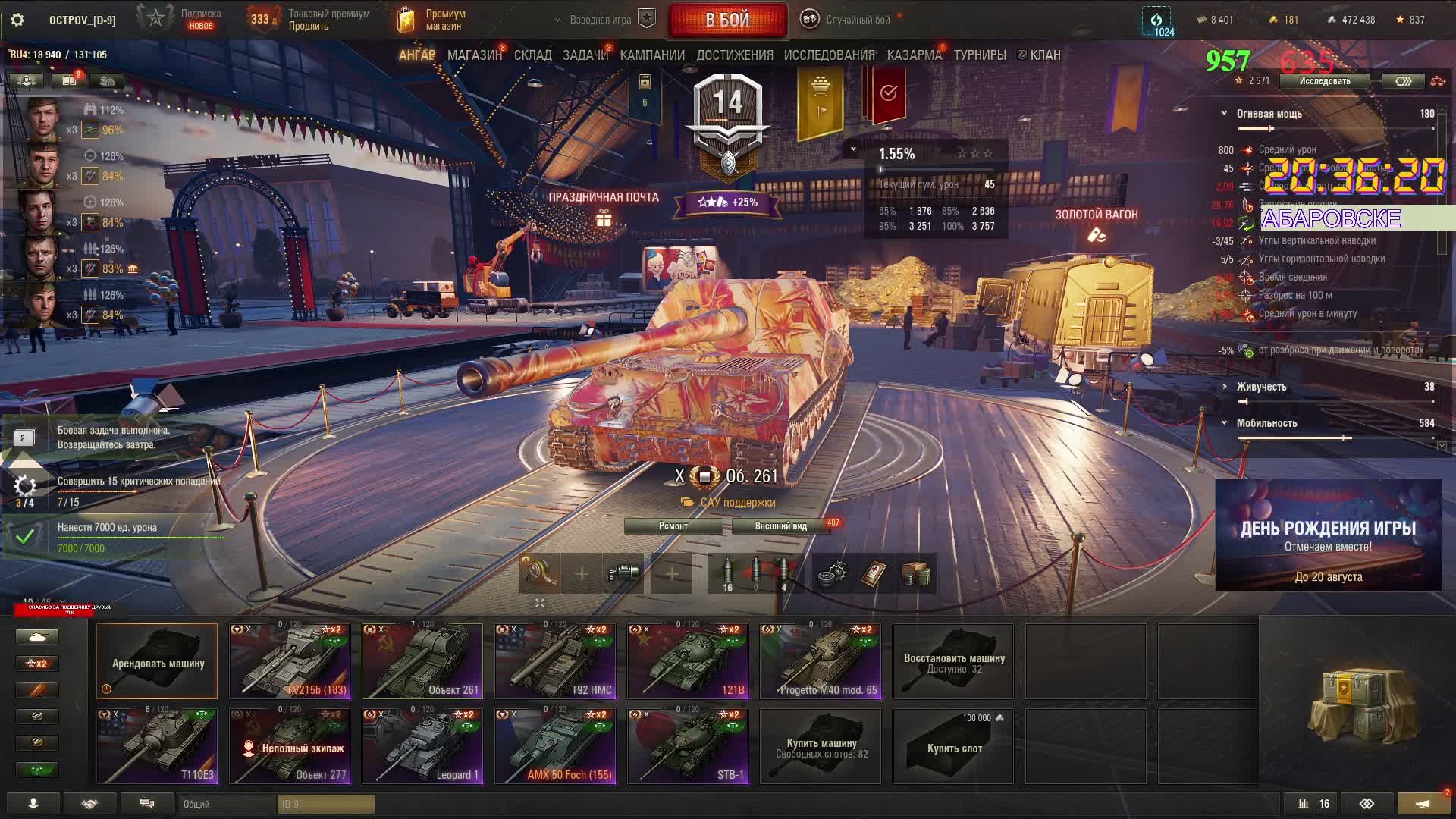
Task: Open the settings gear menu
Action: (17, 20)
